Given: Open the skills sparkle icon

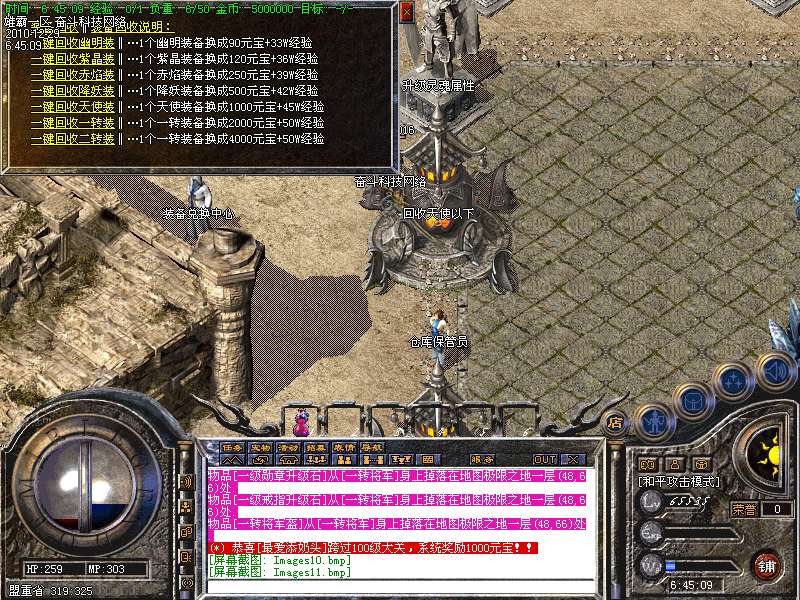Looking at the screenshot, I should click(735, 382).
